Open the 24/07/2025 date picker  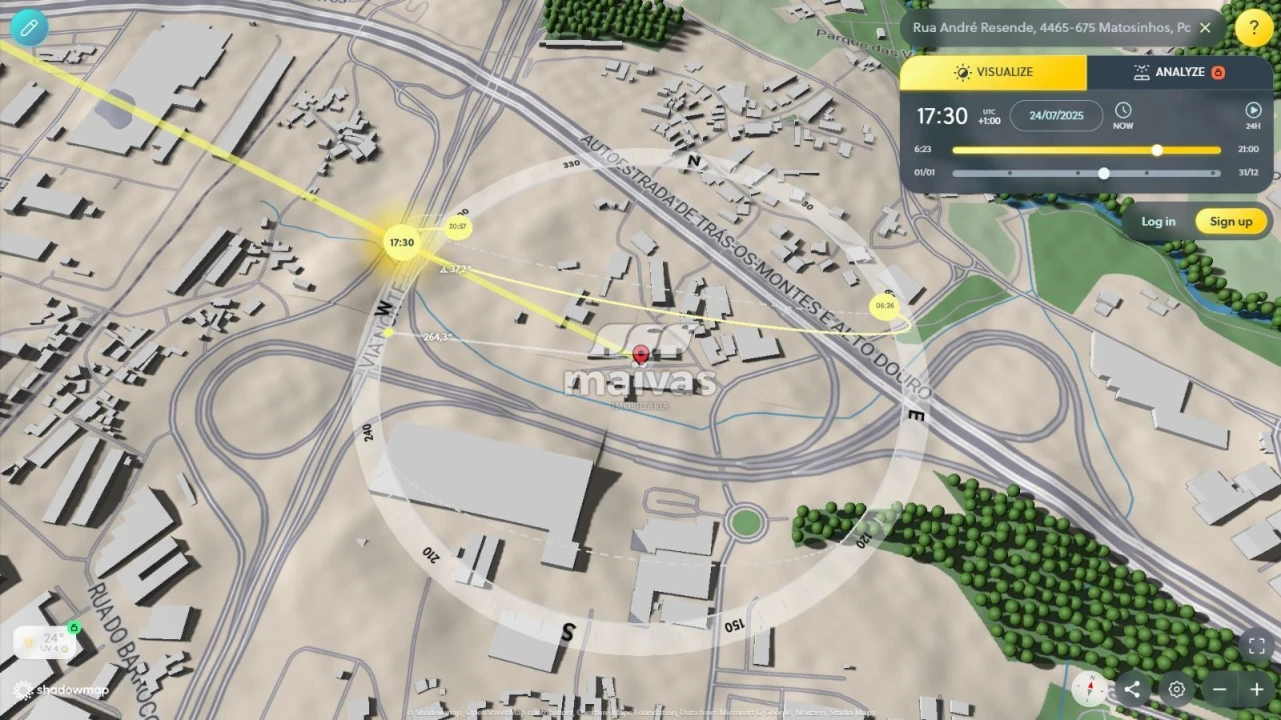click(x=1056, y=116)
